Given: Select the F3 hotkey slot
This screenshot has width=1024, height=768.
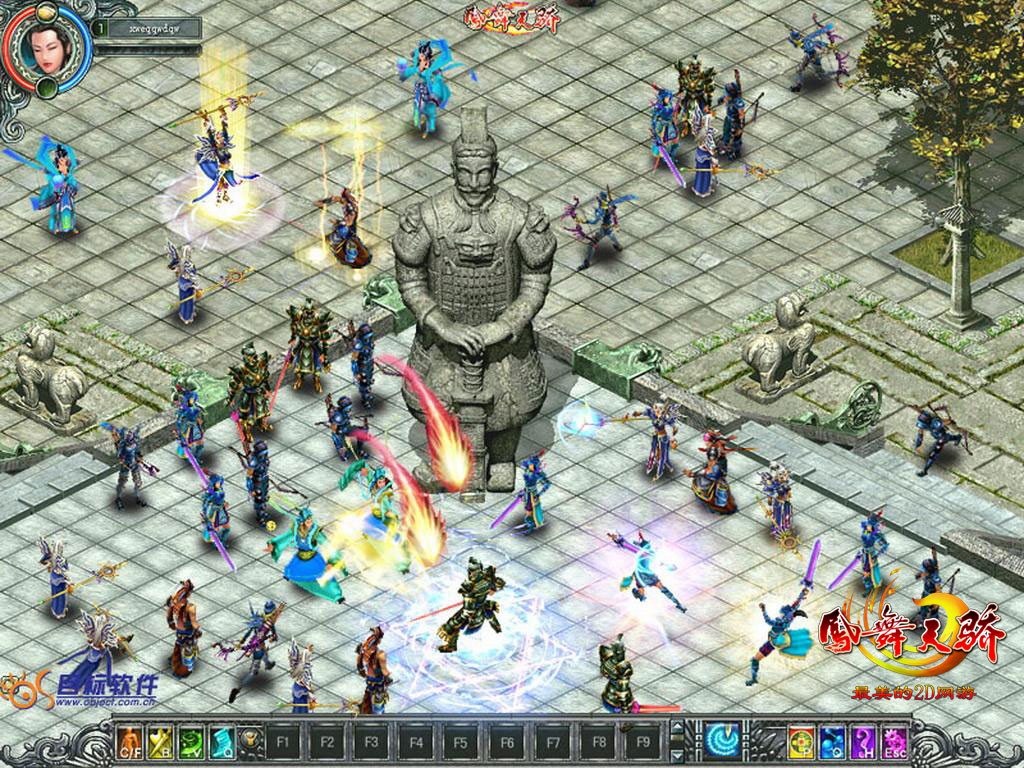Looking at the screenshot, I should point(371,742).
